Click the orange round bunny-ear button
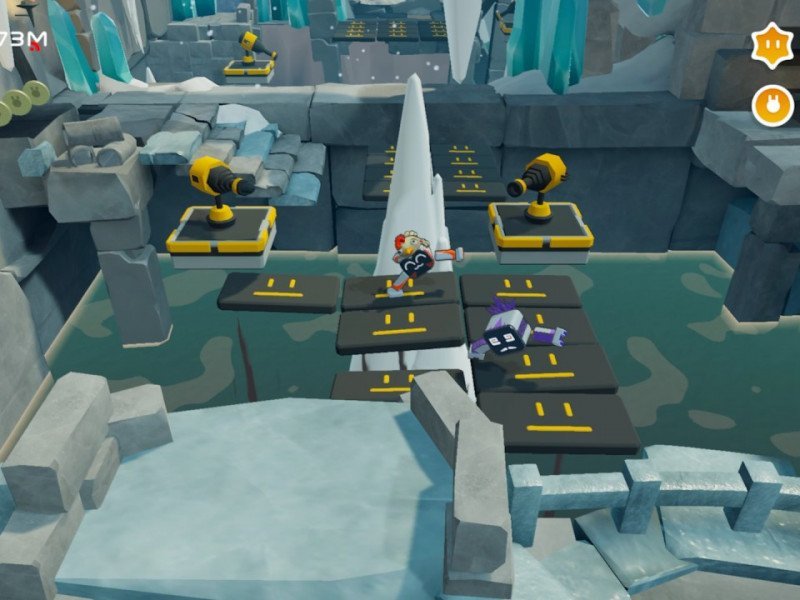The image size is (800, 600). (x=772, y=105)
